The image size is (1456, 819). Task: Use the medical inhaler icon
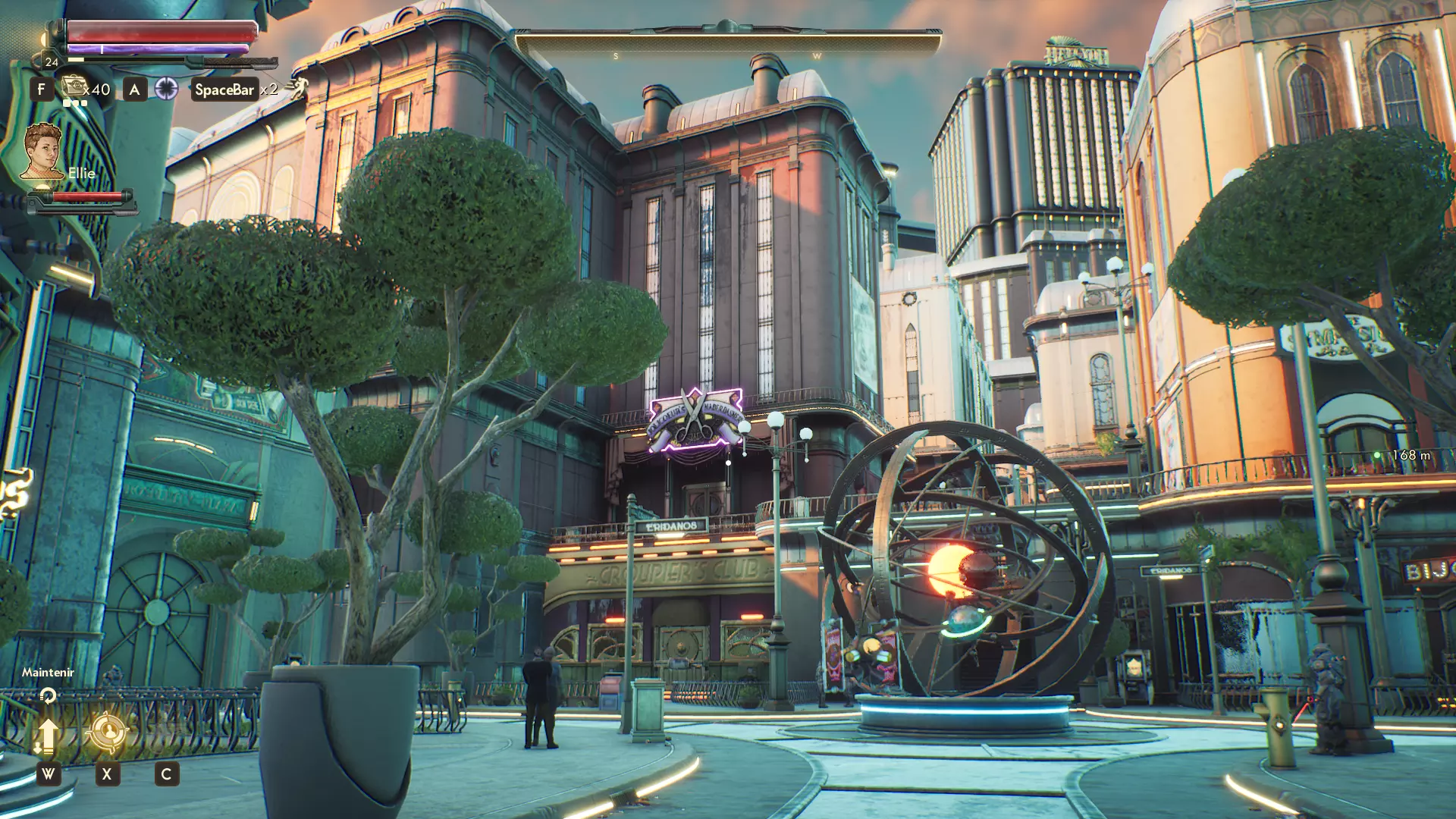coord(74,89)
